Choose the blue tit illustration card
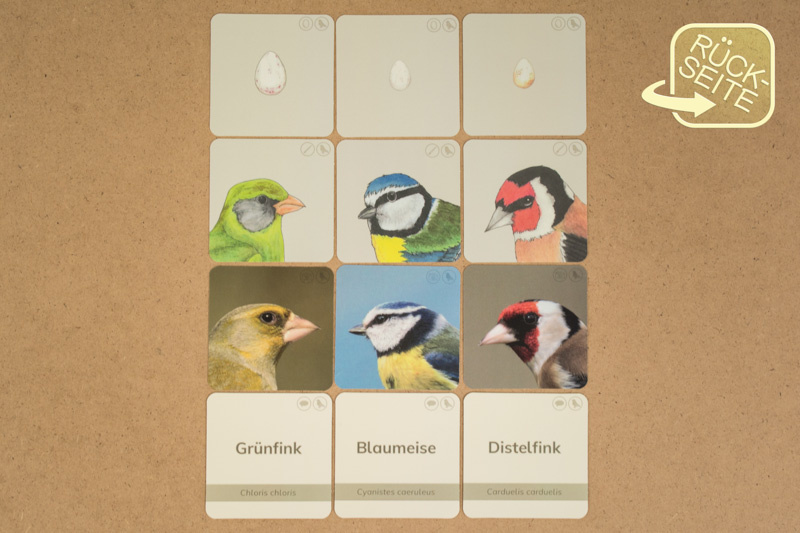800x533 pixels. 398,201
